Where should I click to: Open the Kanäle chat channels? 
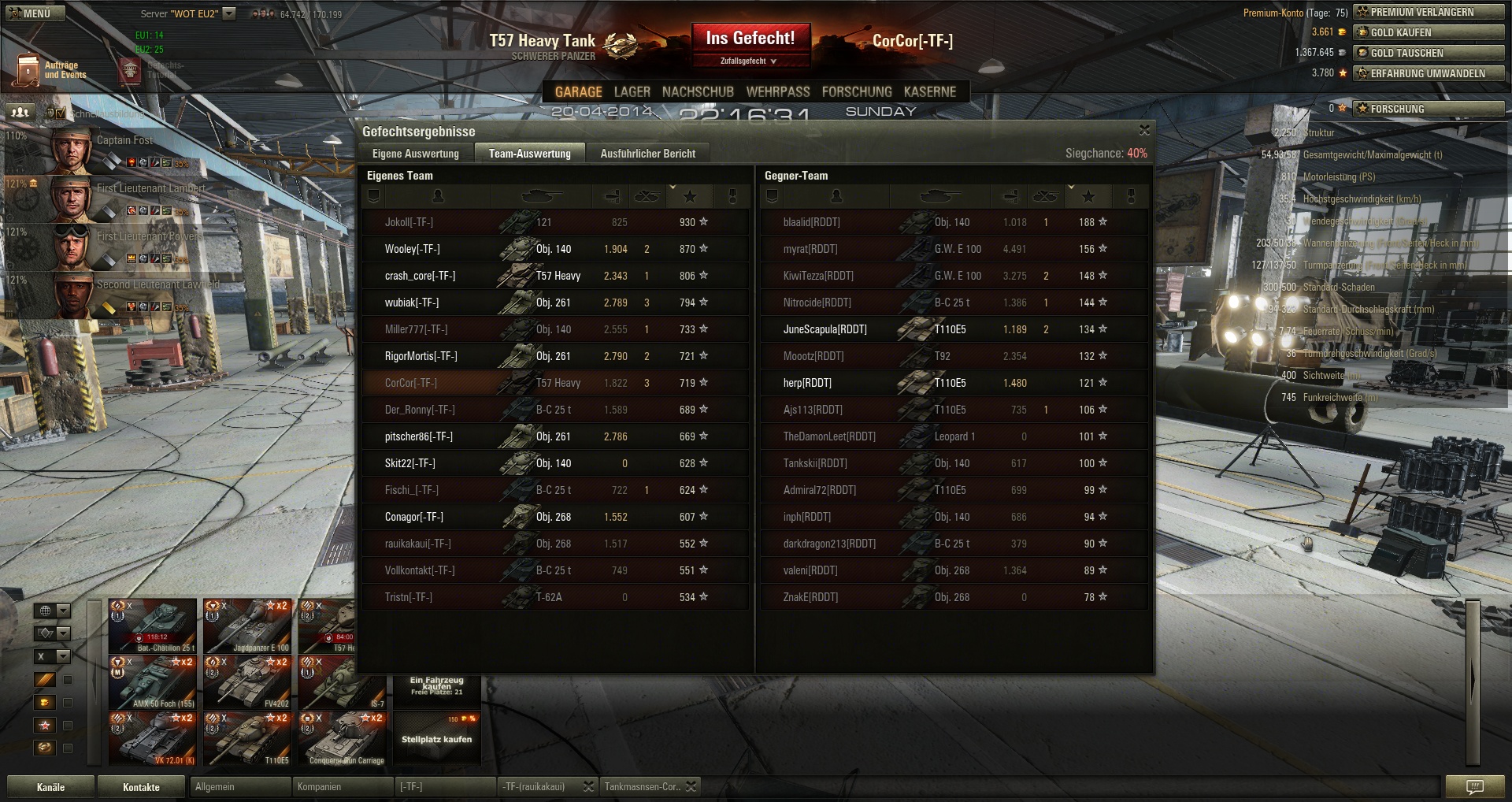(50, 787)
